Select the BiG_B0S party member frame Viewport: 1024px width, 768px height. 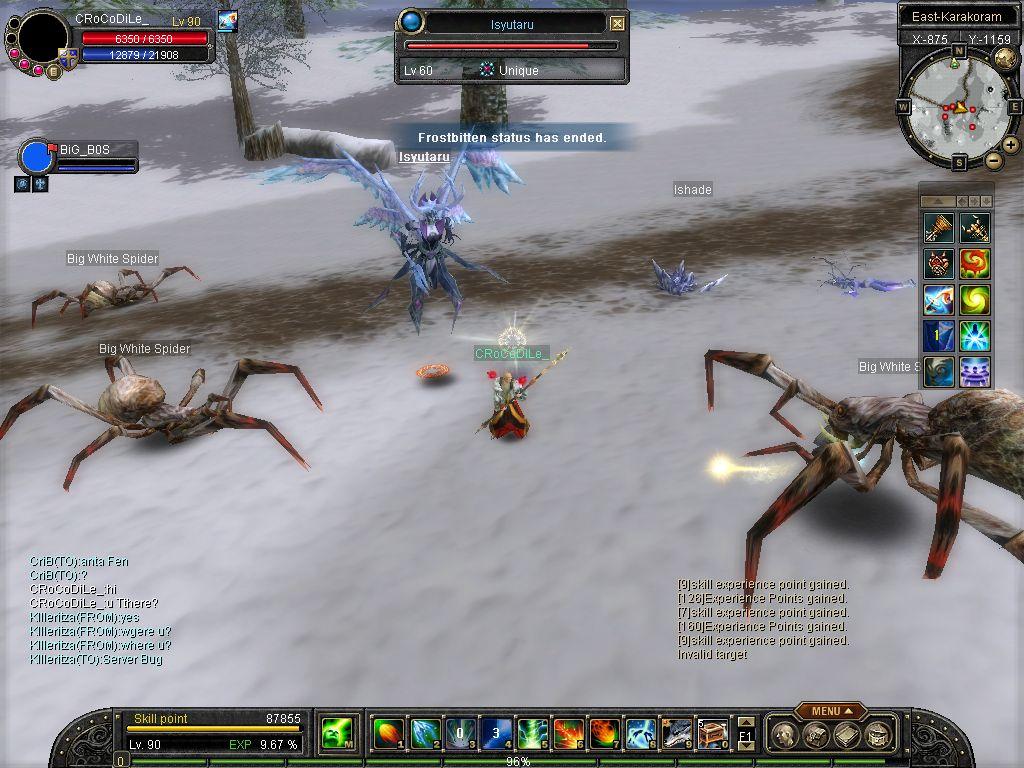pos(78,157)
